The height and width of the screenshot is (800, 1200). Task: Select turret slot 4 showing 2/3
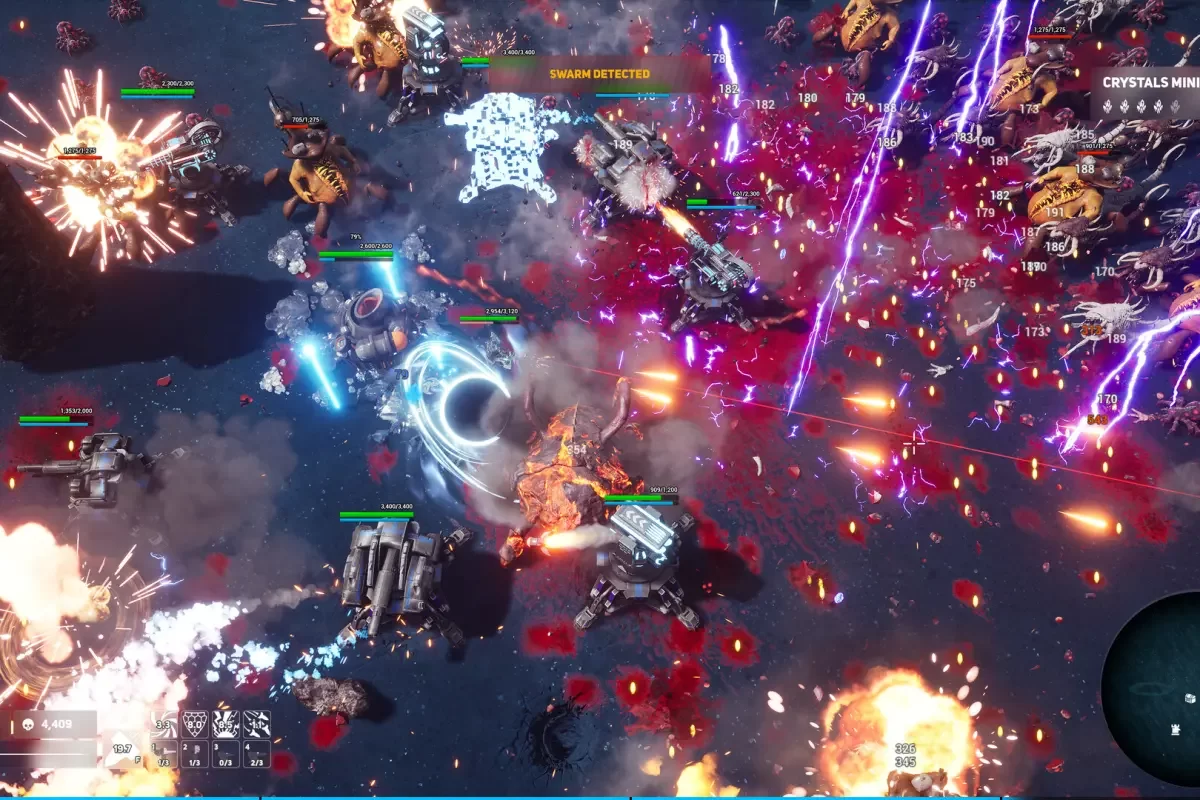256,754
